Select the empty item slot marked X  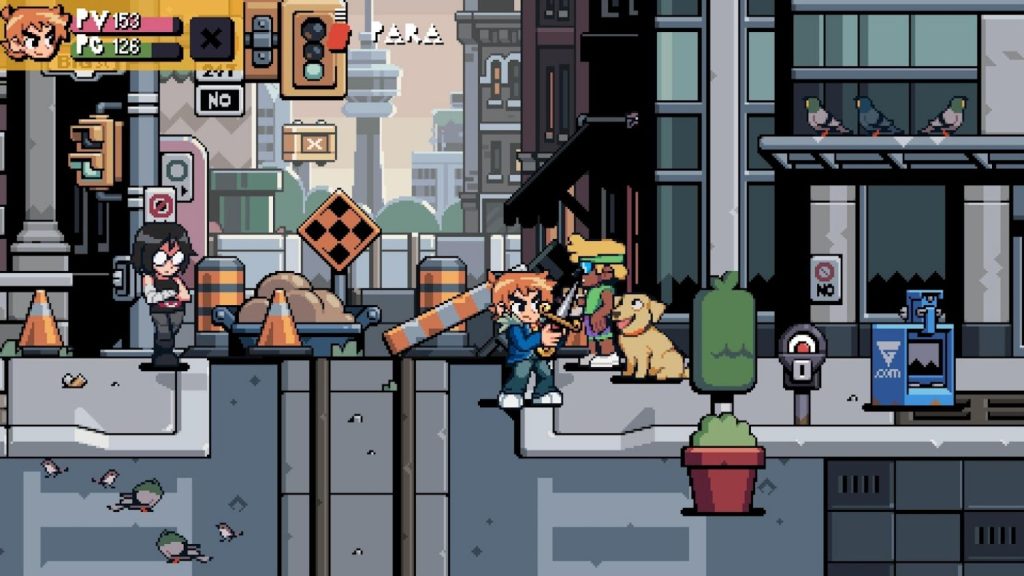[x=211, y=39]
